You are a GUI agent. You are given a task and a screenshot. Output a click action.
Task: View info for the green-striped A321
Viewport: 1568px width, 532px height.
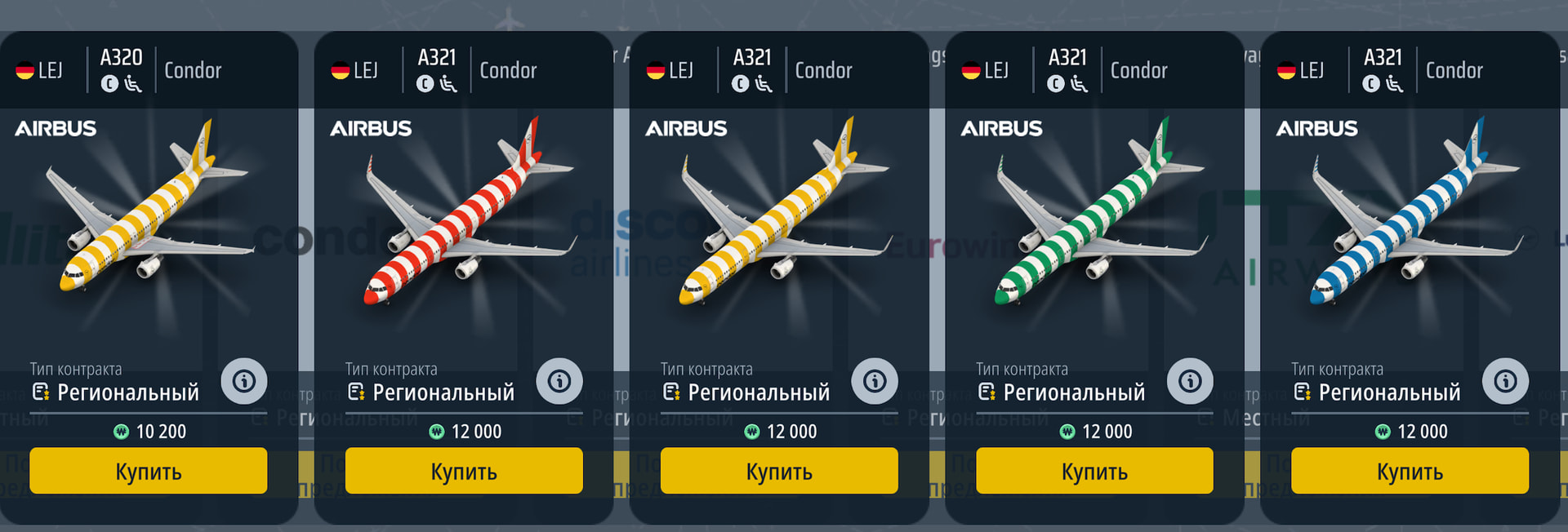(1189, 381)
